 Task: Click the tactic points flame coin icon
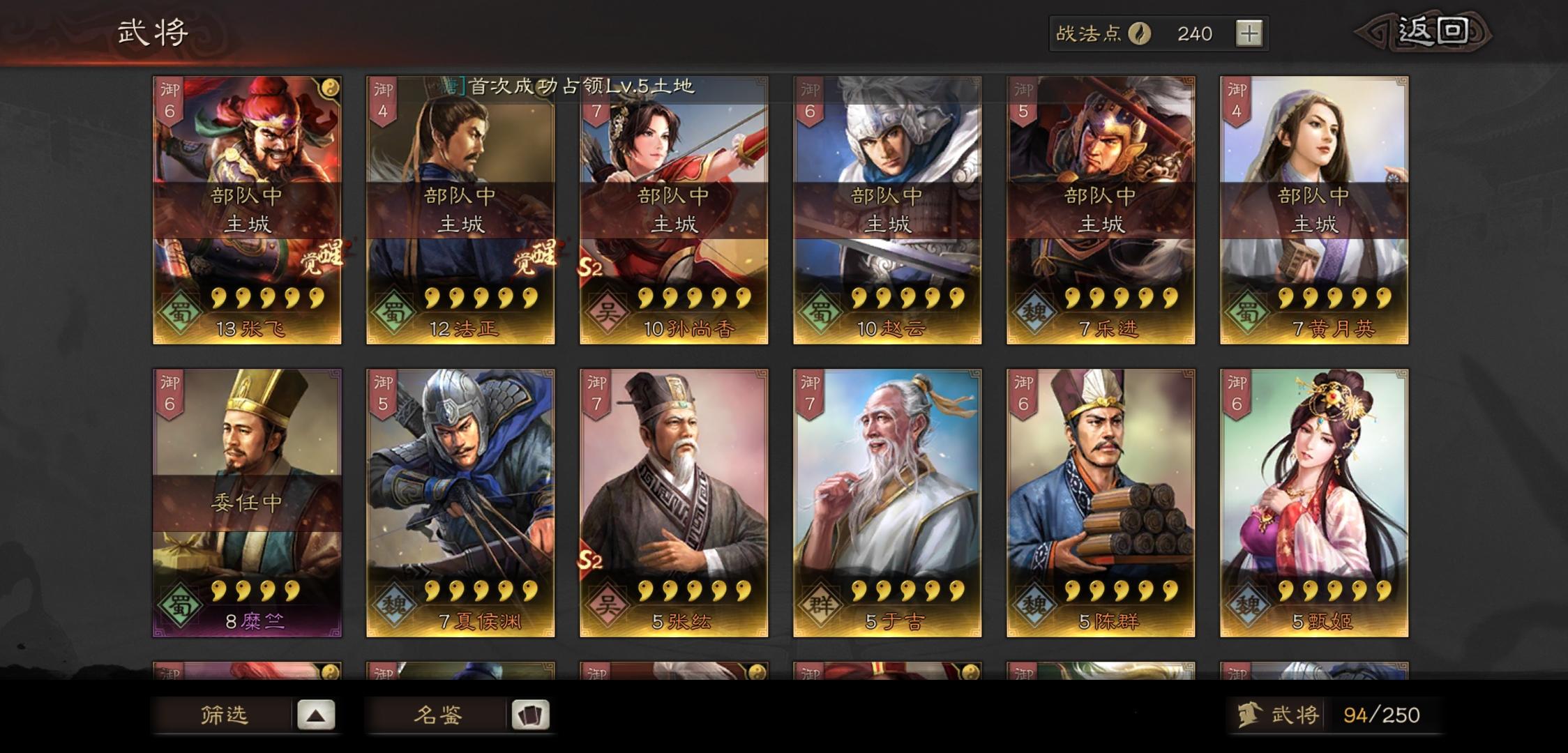(1138, 33)
